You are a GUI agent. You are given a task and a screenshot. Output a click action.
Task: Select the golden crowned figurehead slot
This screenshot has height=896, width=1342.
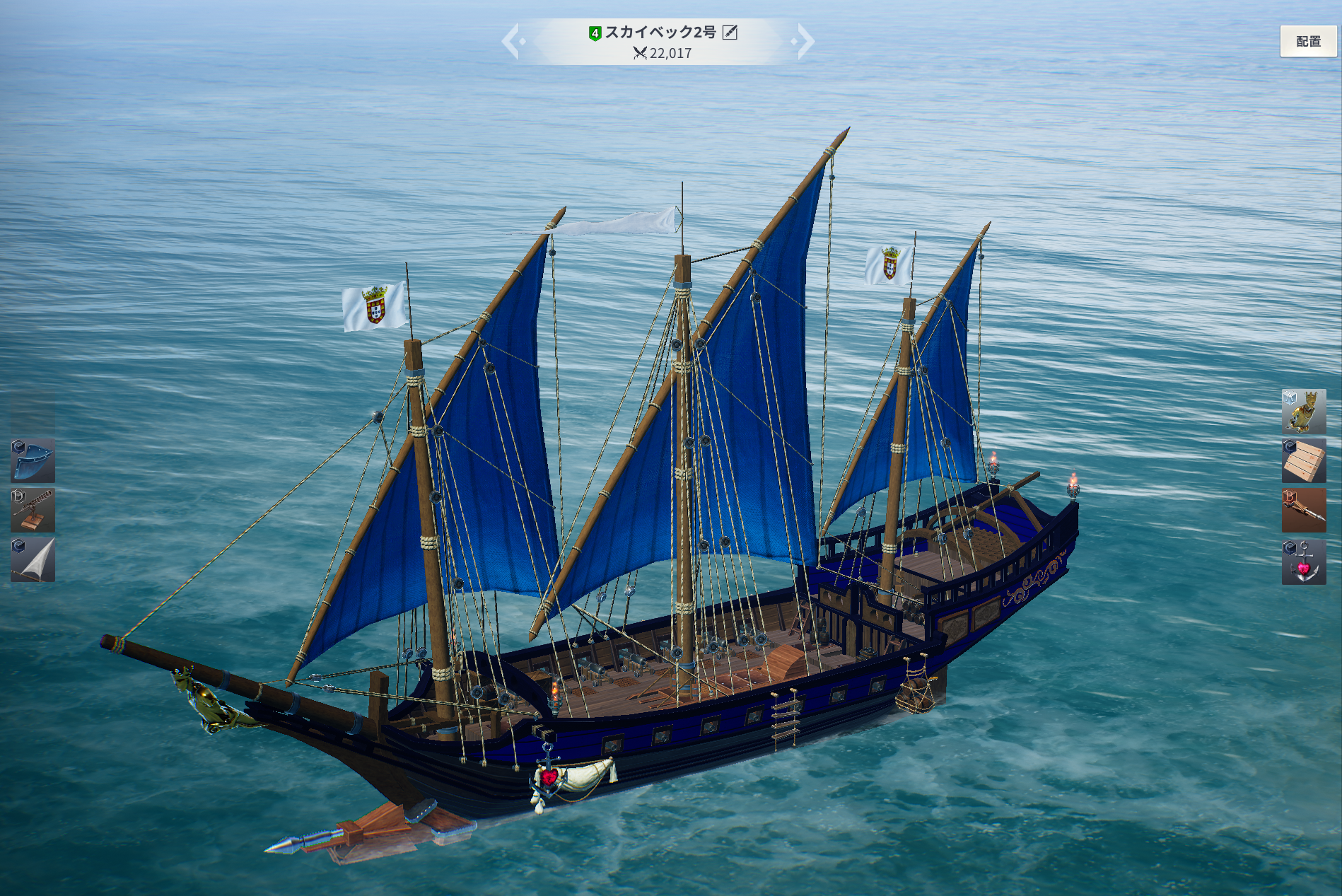point(1303,411)
